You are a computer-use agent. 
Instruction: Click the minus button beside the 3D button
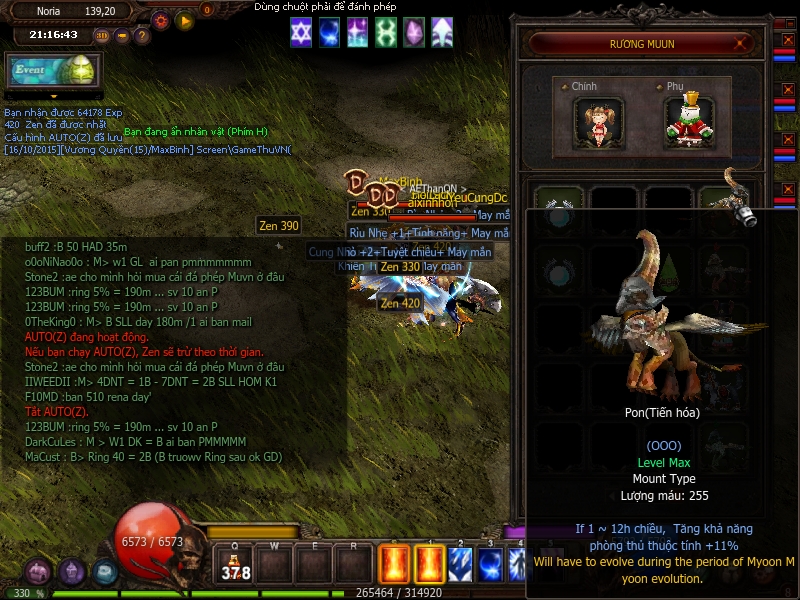coord(122,35)
